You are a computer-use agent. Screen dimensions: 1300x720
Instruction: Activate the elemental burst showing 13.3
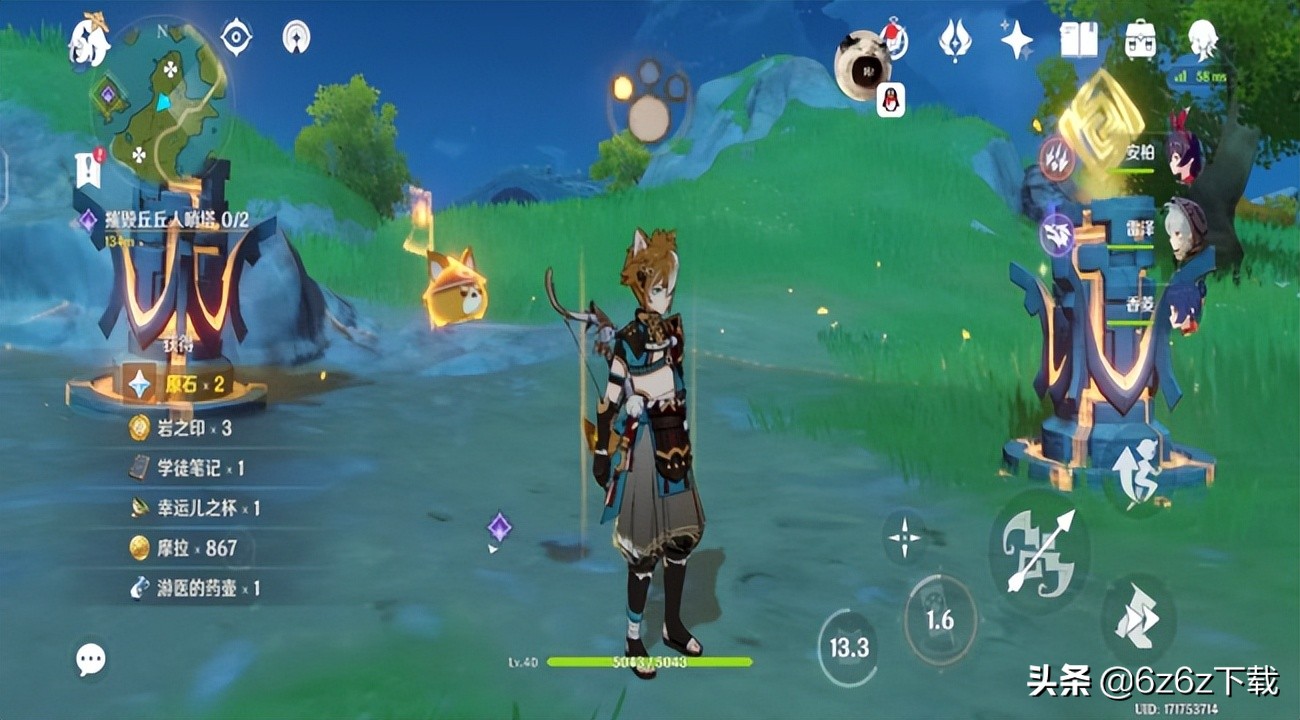pos(849,647)
